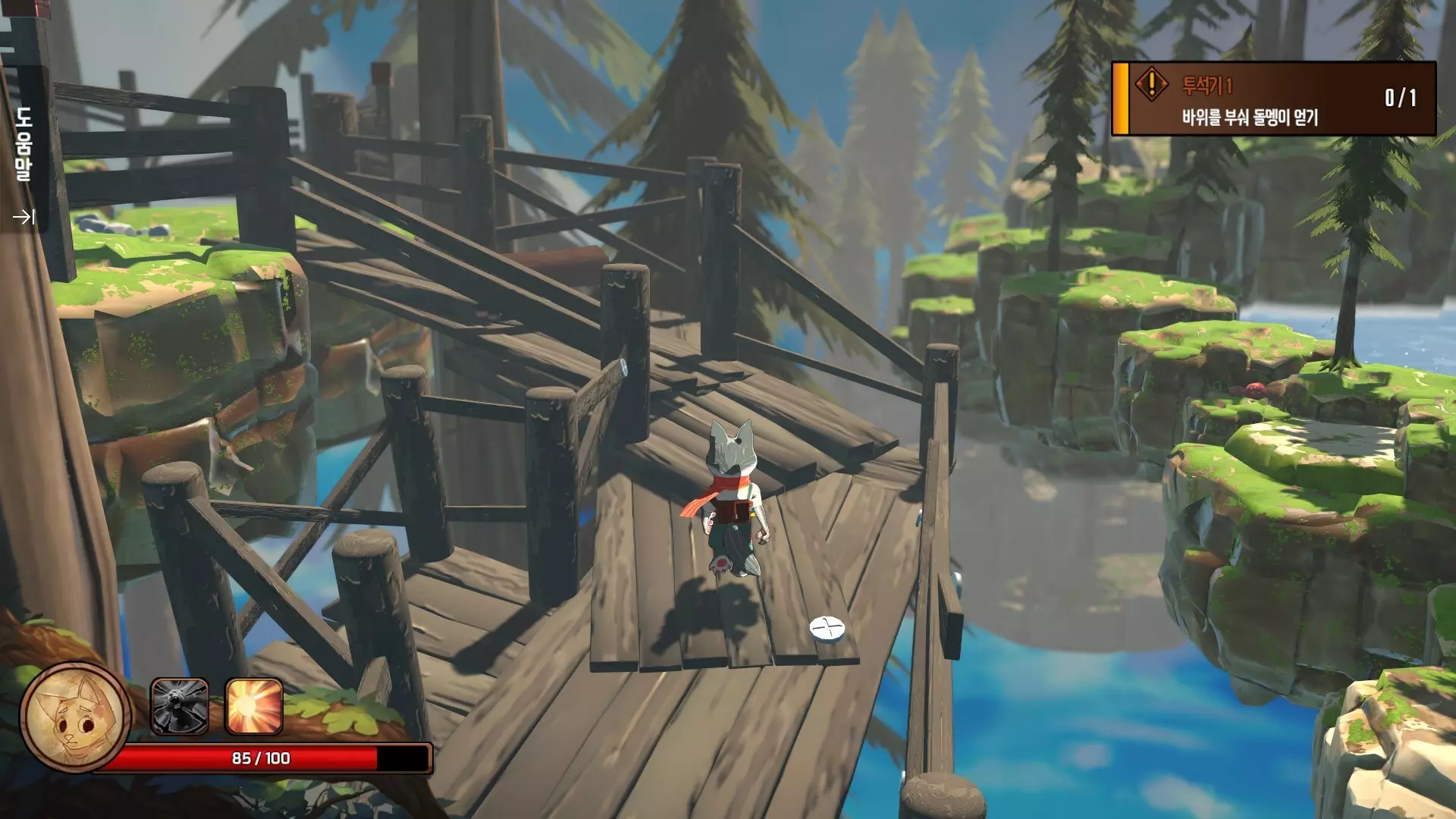Click the fox character portrait
This screenshot has height=819, width=1456.
[x=75, y=717]
